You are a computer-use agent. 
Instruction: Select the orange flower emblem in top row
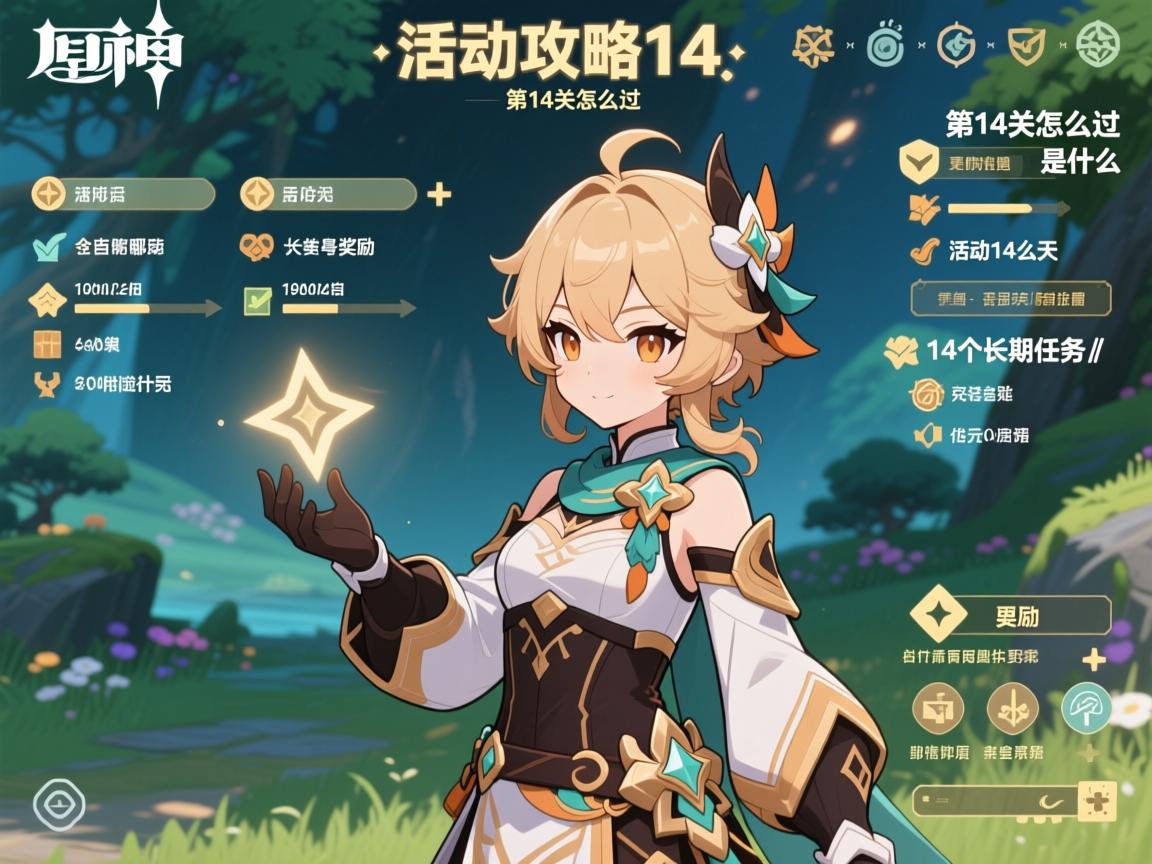pyautogui.click(x=813, y=45)
